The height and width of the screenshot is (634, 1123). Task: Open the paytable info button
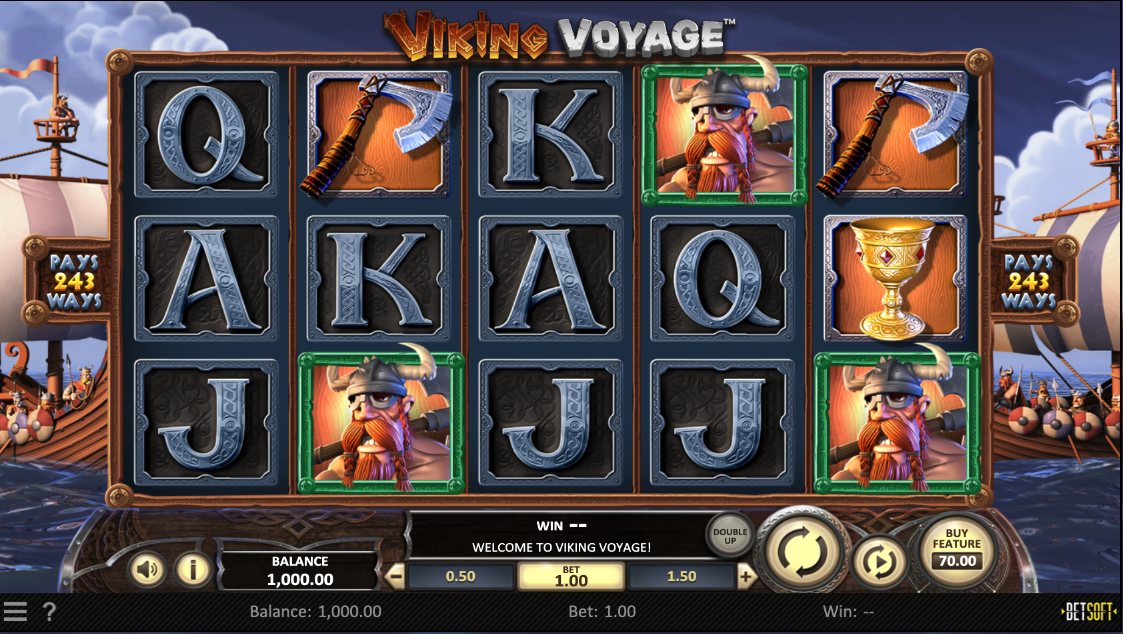(193, 570)
